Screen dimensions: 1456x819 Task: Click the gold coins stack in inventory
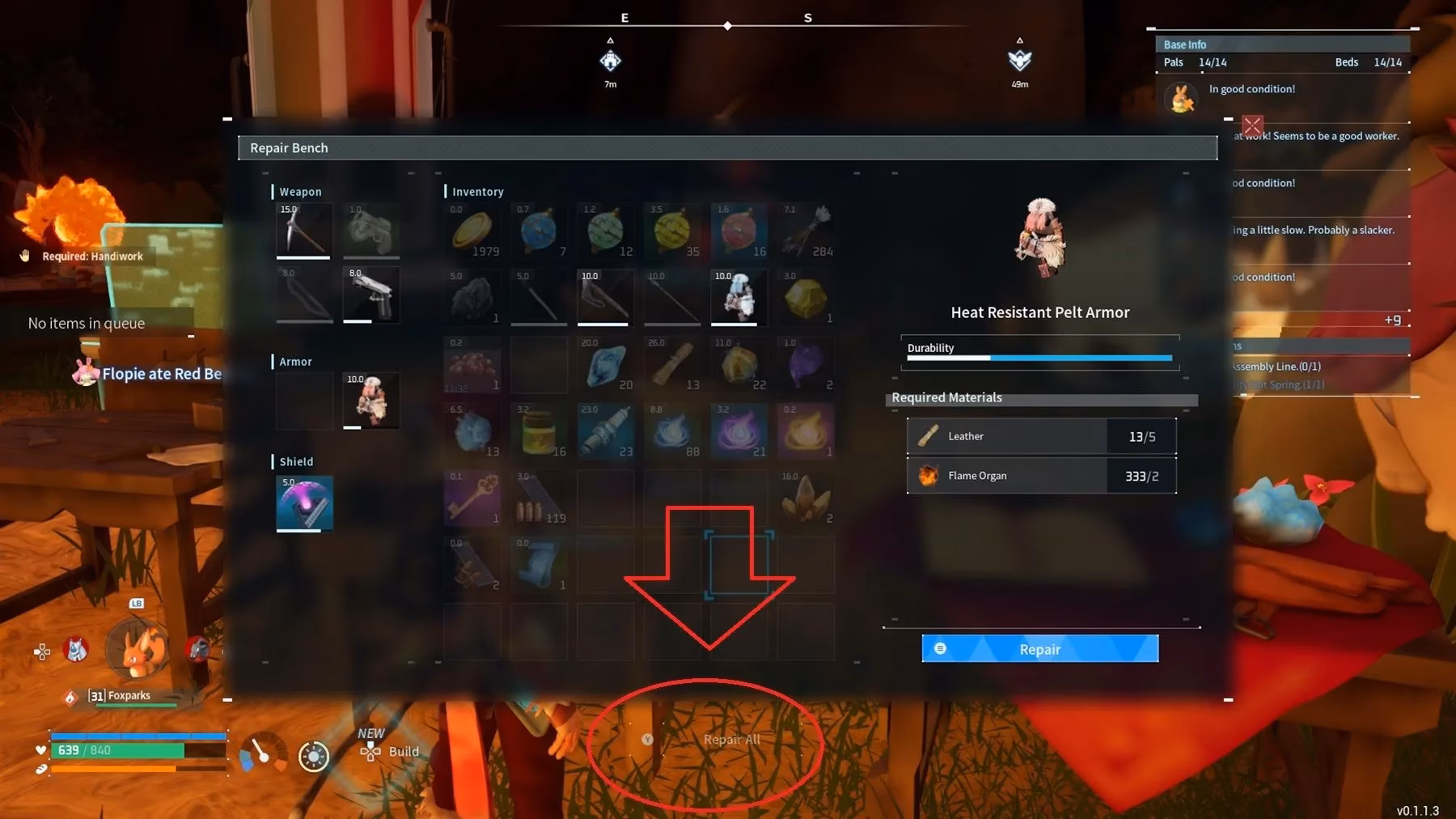pos(472,231)
